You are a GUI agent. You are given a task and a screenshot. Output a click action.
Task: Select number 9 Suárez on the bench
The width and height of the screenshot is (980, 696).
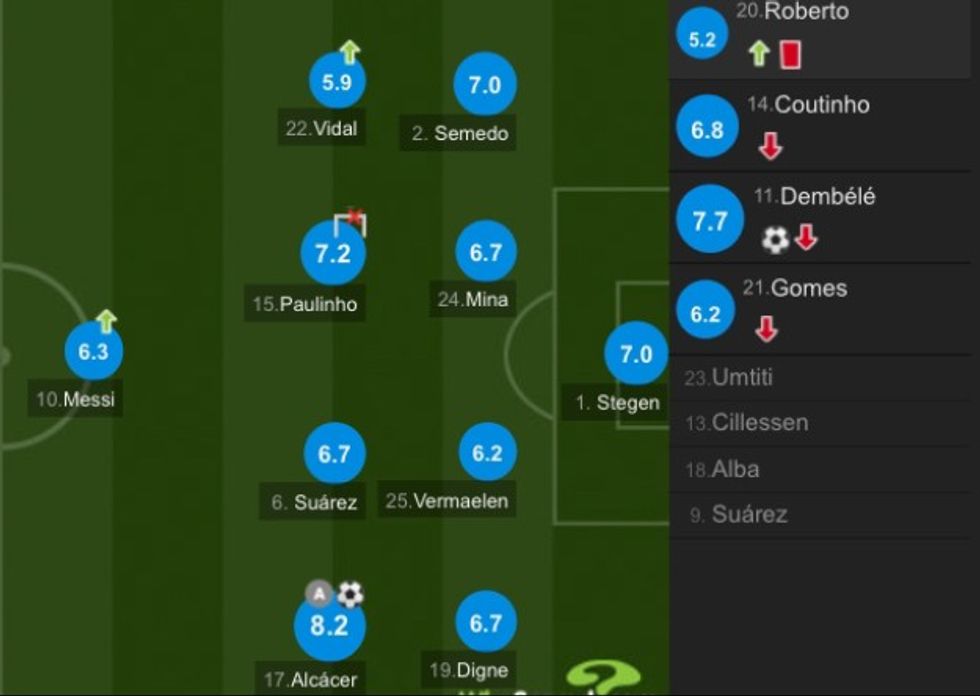[x=748, y=515]
